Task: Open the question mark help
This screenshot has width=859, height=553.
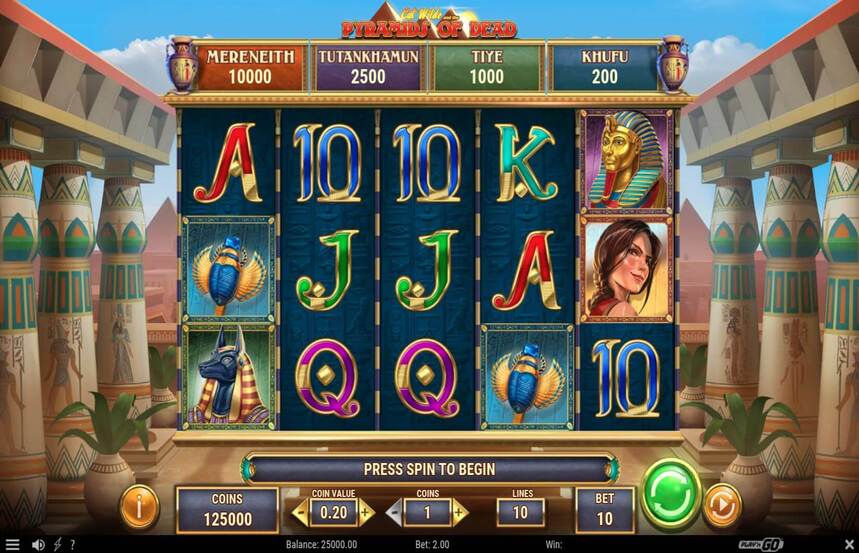Action: coord(72,544)
